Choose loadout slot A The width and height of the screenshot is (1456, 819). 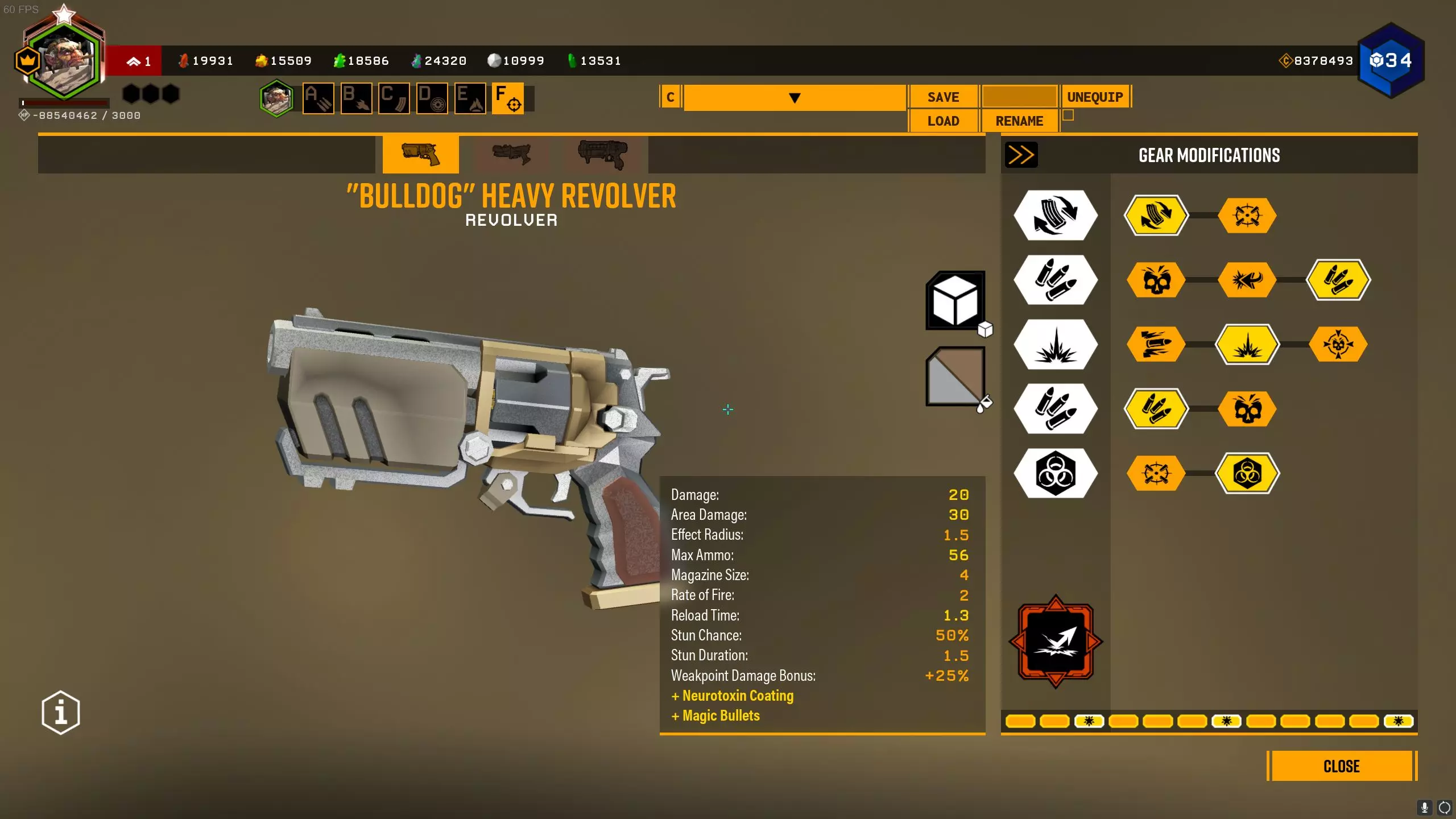318,98
